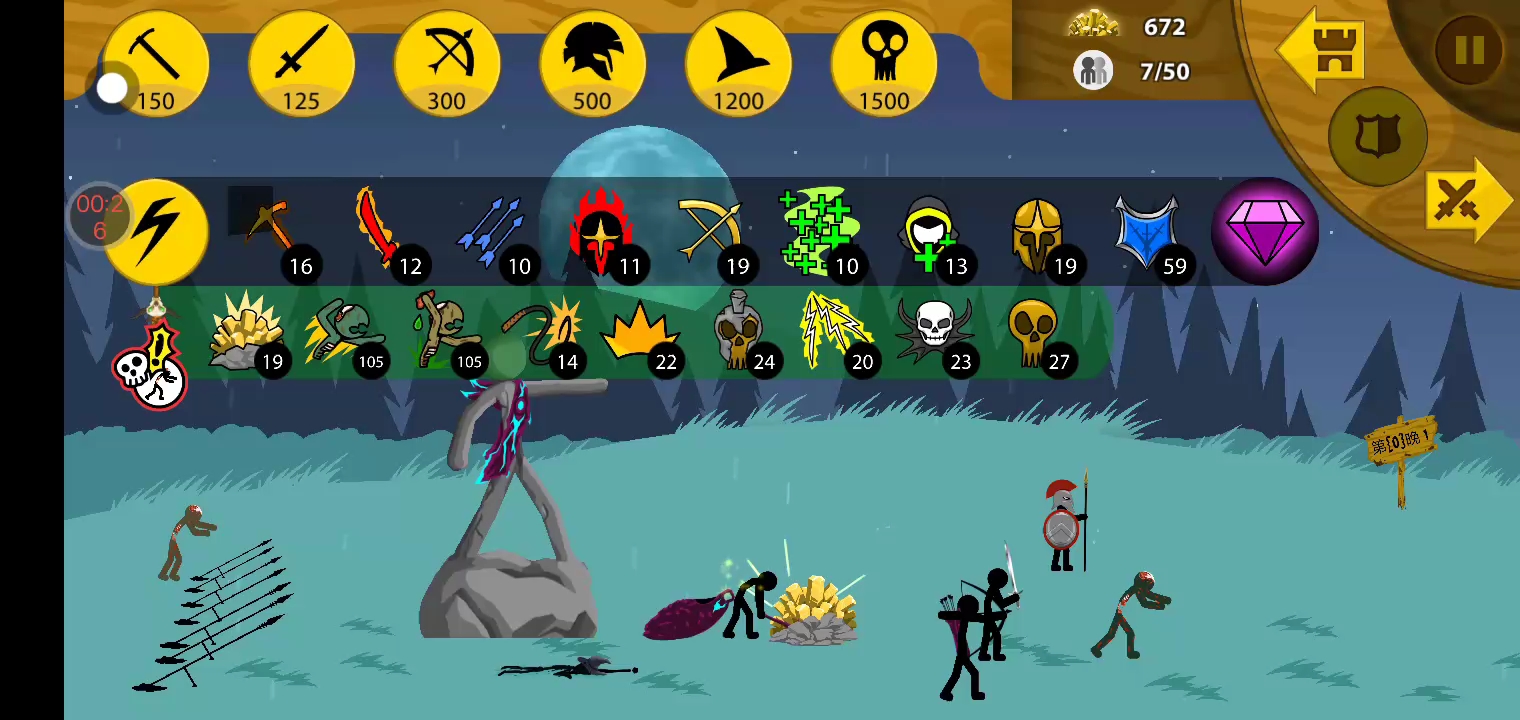Train a Swordwrath unit costing 125

click(301, 64)
